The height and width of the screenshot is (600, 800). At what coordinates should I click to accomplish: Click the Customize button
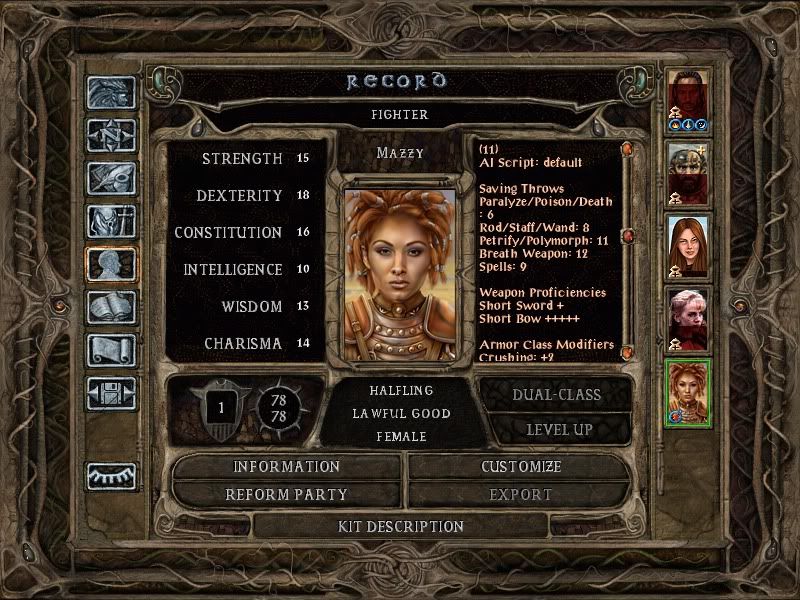point(521,467)
